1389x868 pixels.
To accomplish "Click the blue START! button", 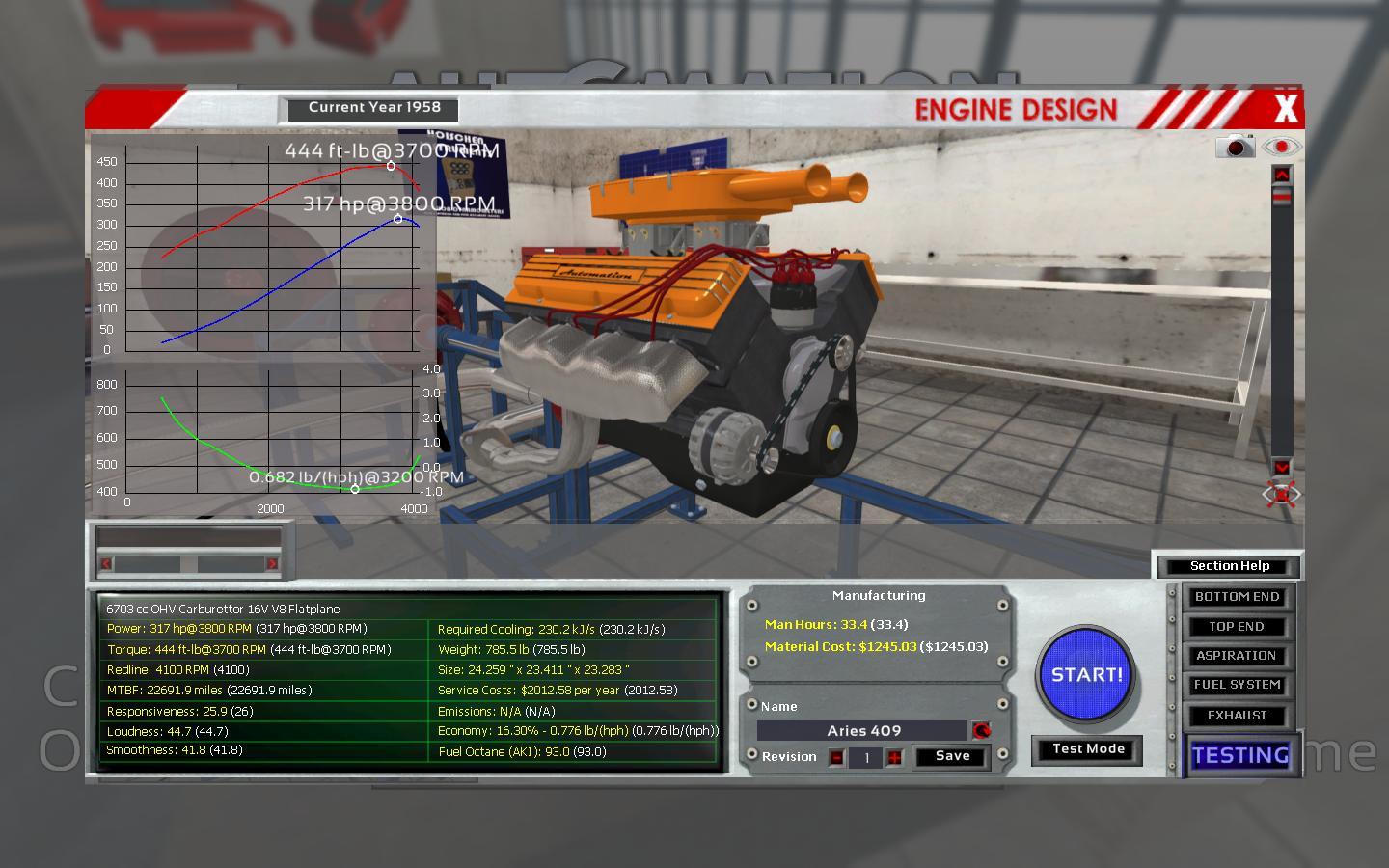I will (1087, 675).
